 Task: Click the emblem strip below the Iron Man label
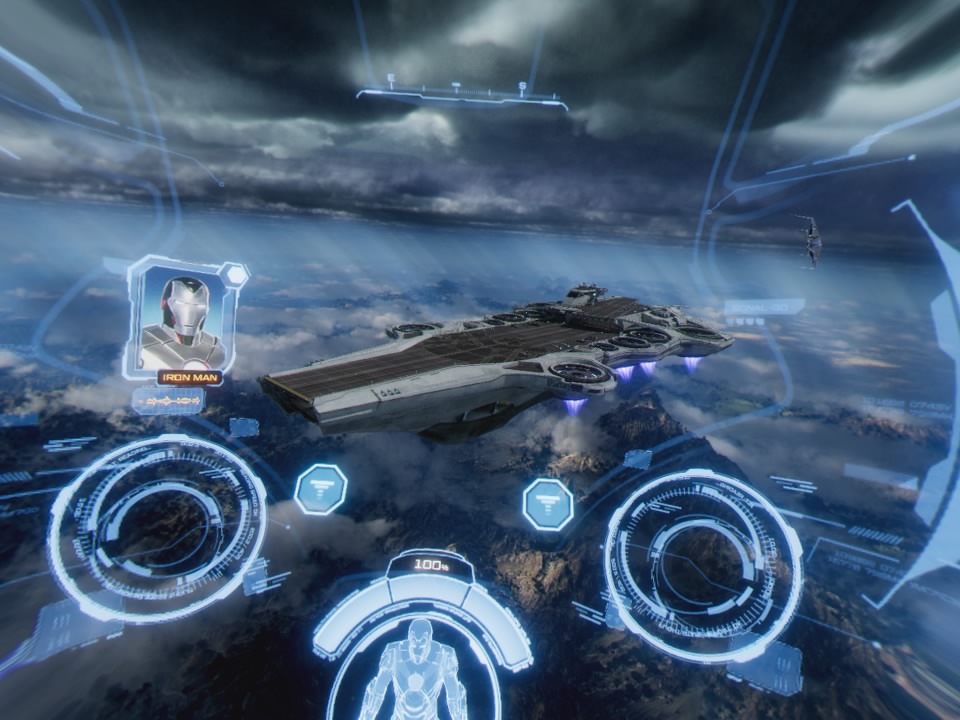(x=168, y=400)
